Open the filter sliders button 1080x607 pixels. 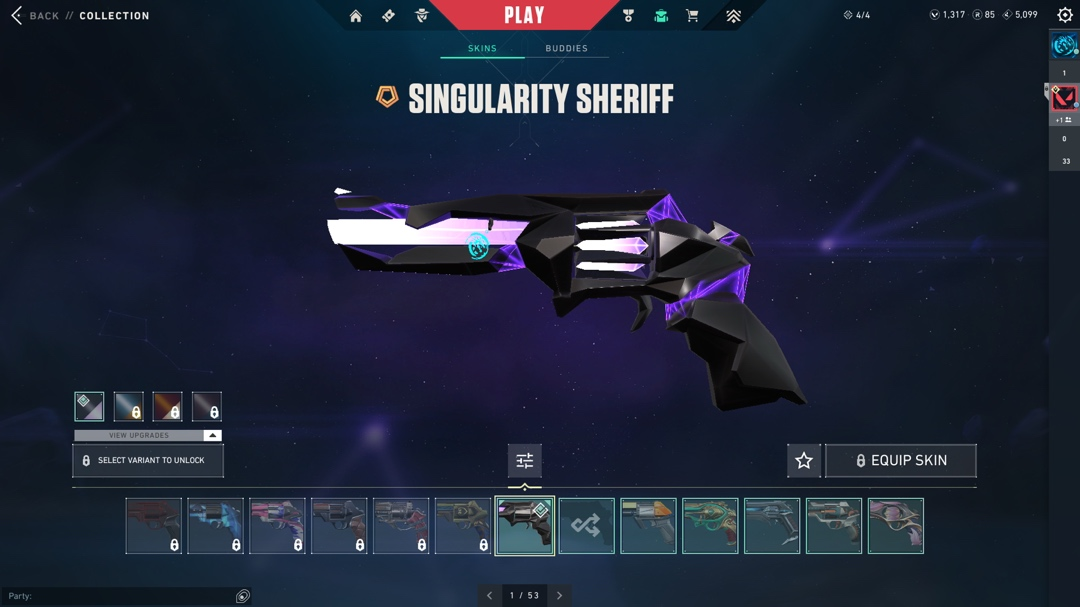[525, 461]
